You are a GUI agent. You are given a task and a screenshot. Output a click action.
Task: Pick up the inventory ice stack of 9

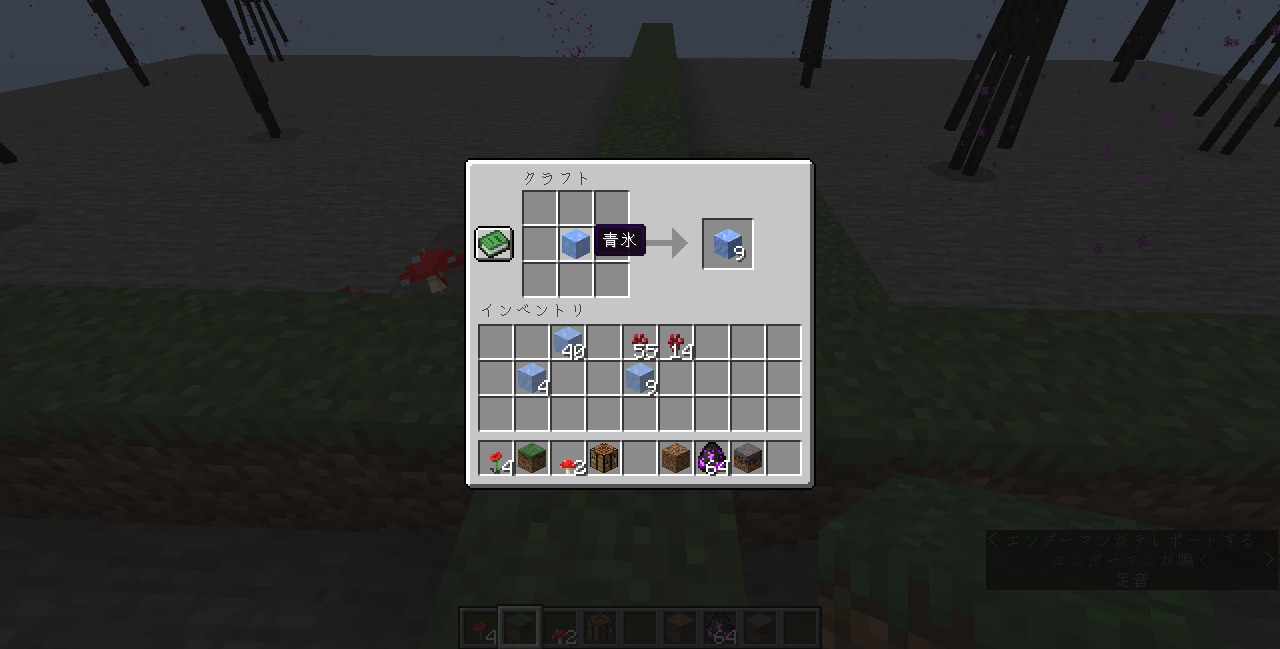[640, 378]
